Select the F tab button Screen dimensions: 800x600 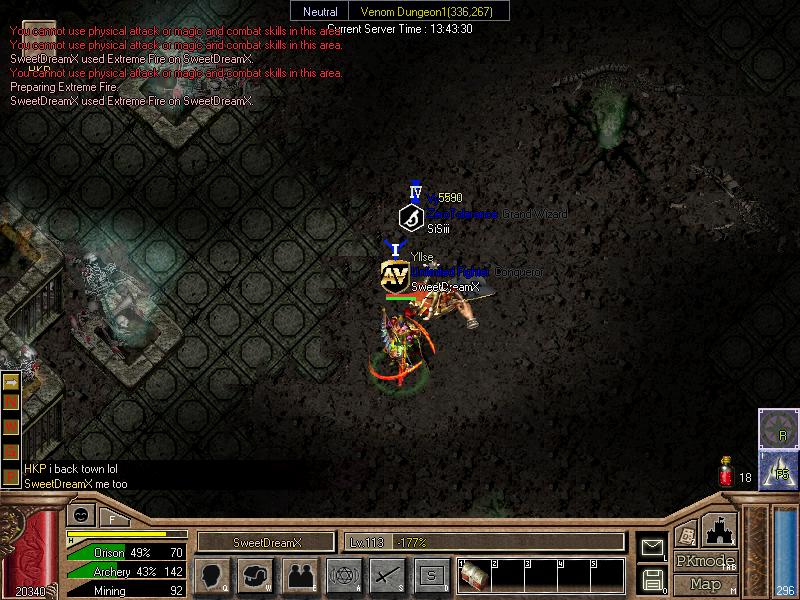pos(112,518)
